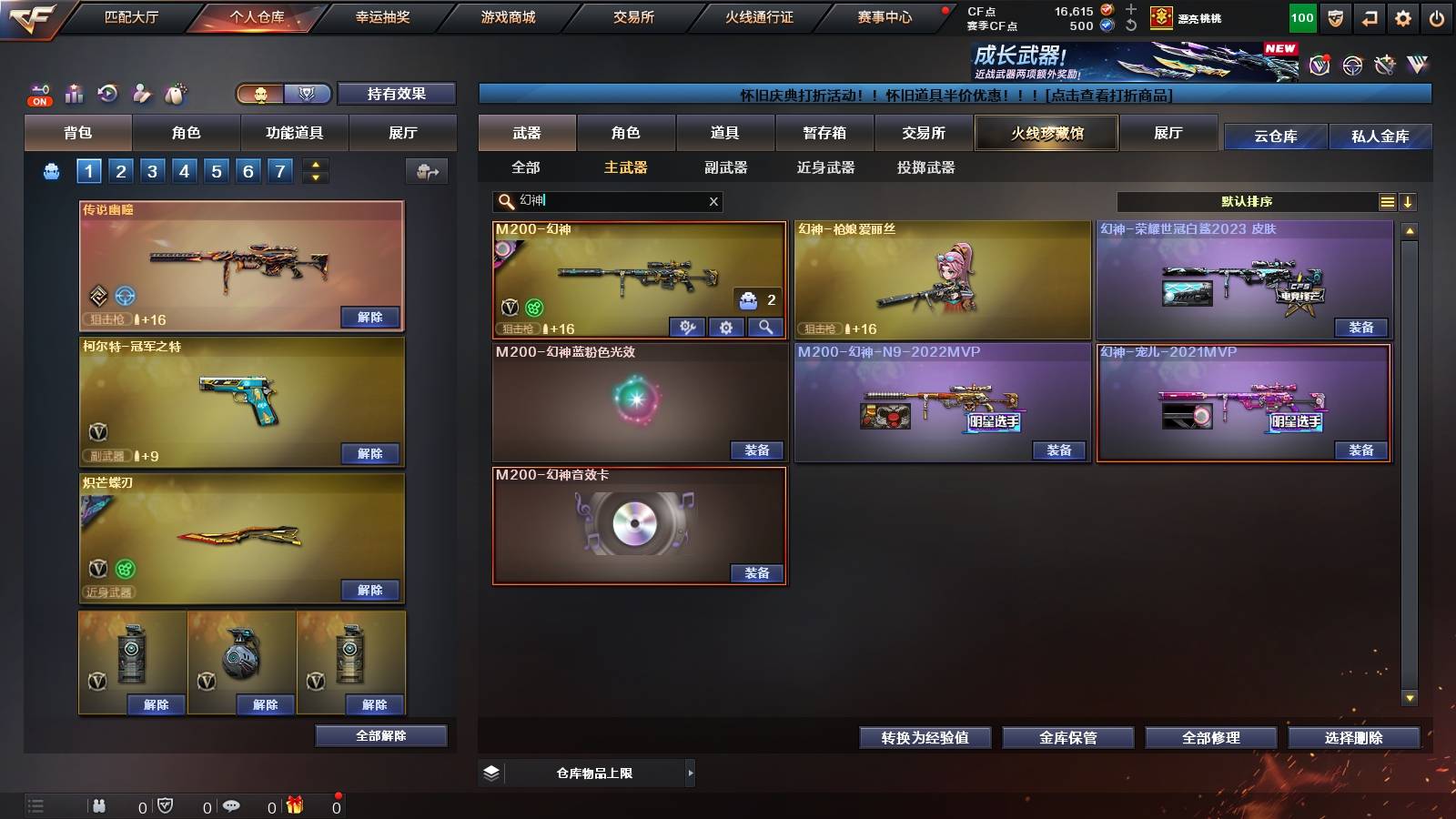Select the character silhouette icon
The image size is (1456, 819).
click(141, 92)
